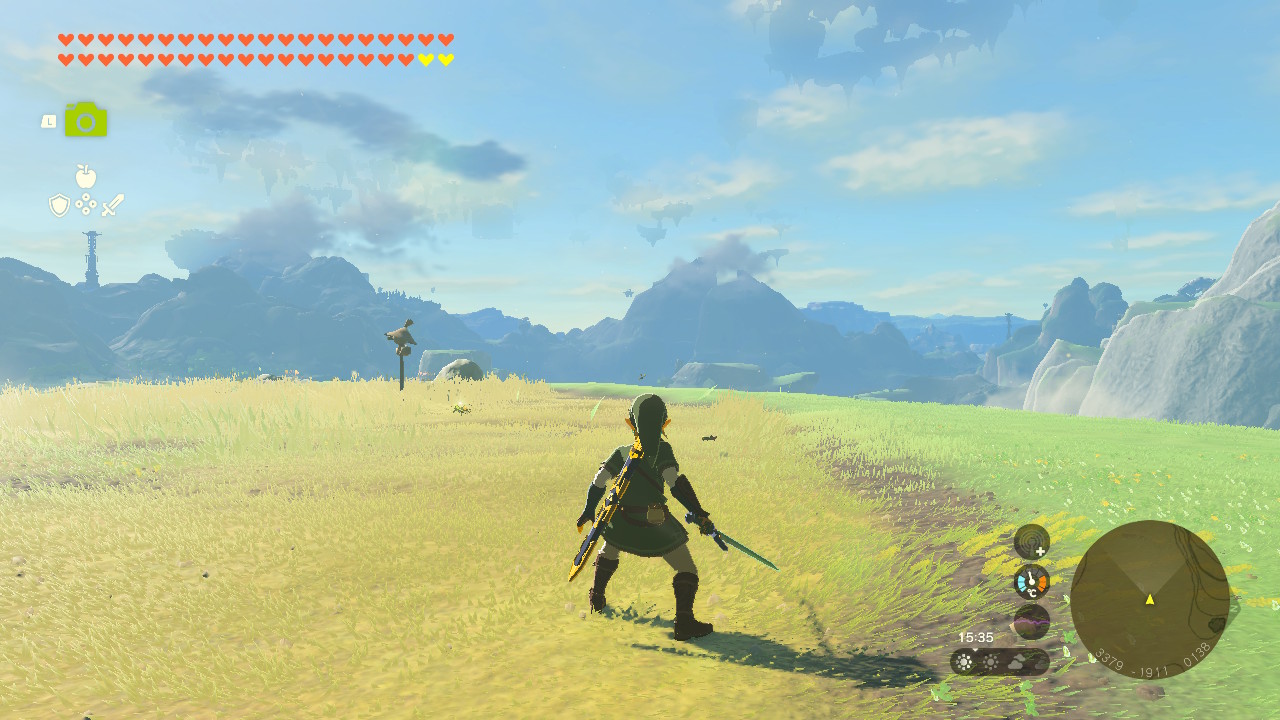Choose the sword weapon quick-menu icon
This screenshot has height=720, width=1280.
tap(112, 205)
